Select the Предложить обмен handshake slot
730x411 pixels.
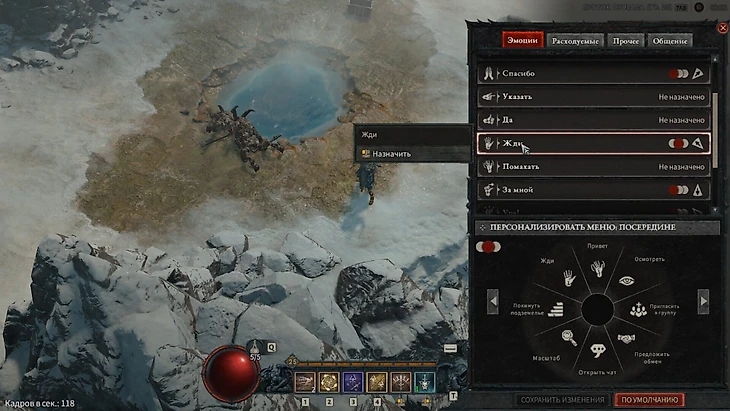tap(626, 338)
